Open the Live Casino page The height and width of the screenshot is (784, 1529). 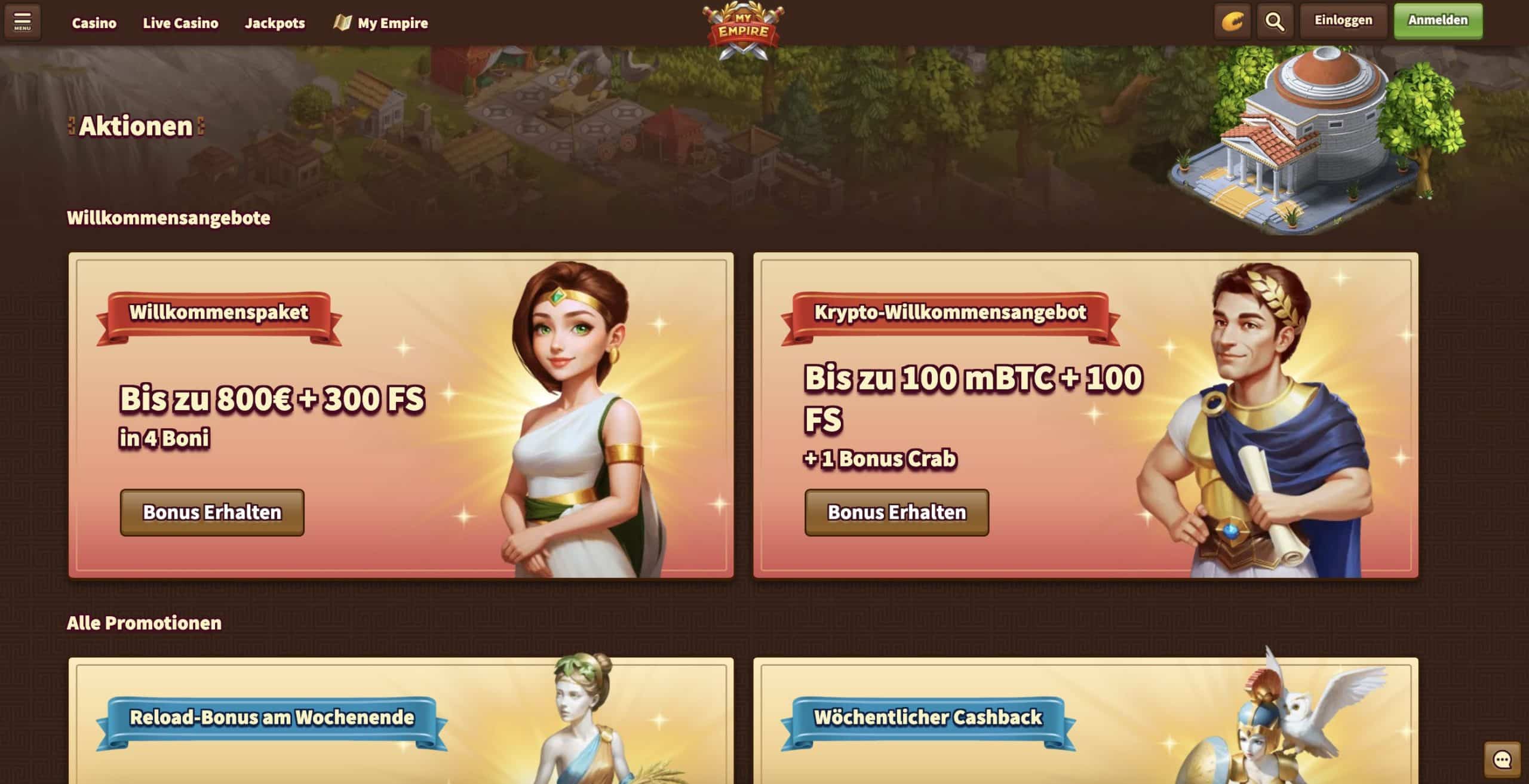(180, 23)
